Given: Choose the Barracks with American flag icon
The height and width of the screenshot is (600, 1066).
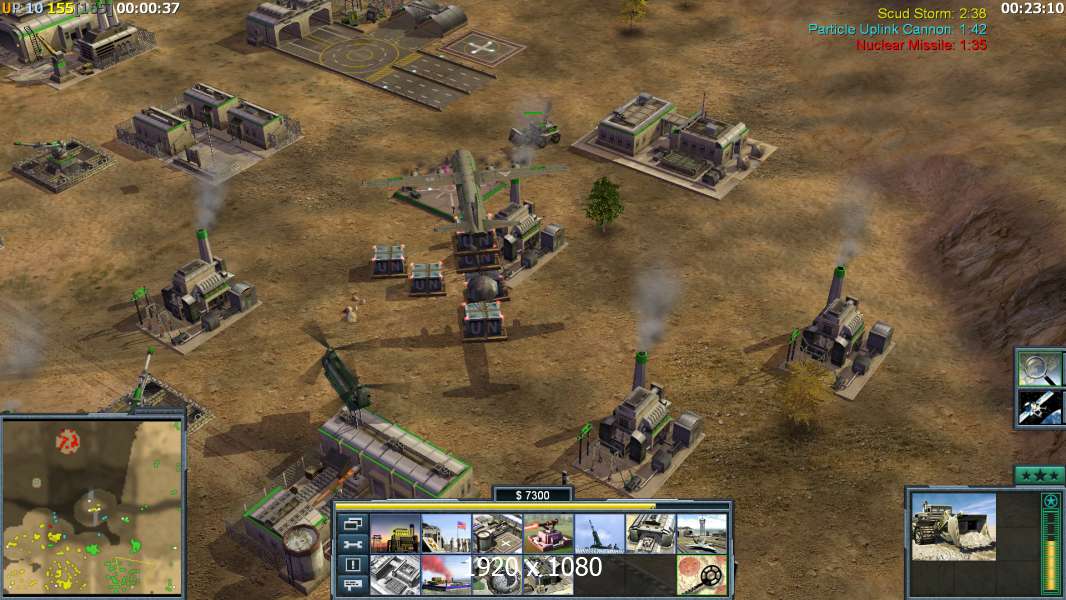Looking at the screenshot, I should click(x=446, y=534).
